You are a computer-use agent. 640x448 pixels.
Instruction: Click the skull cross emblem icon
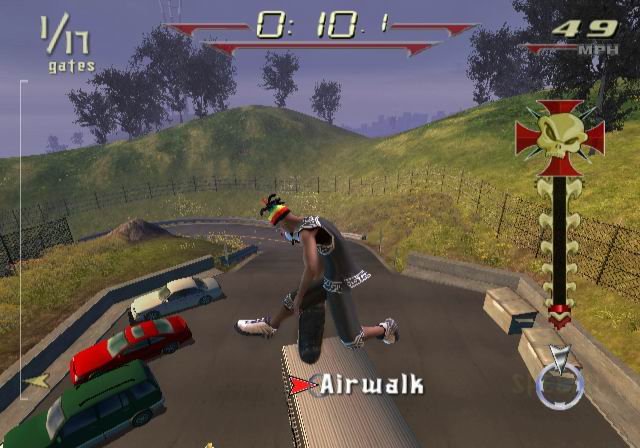559,136
